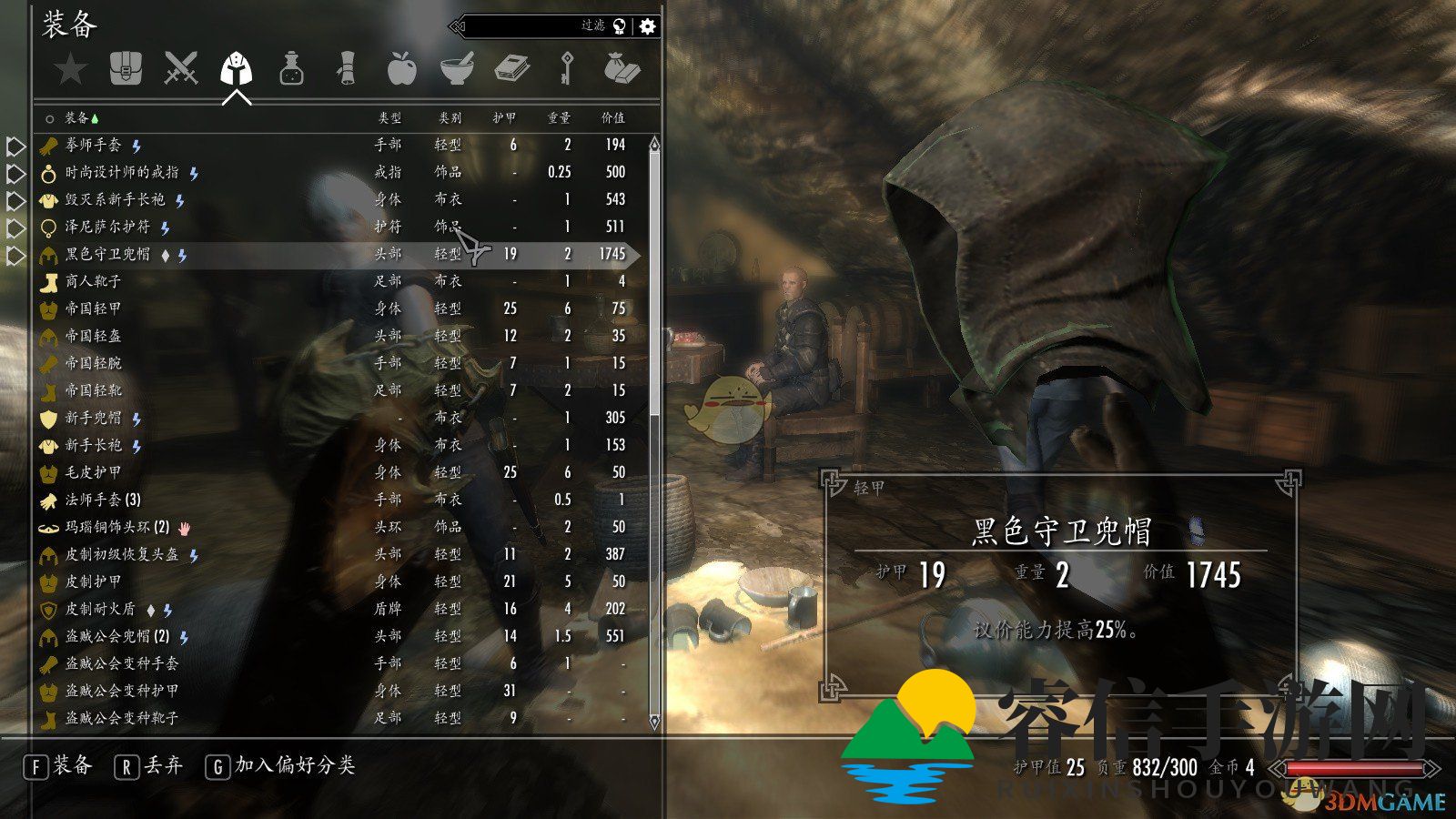
Task: Open the favorites star category
Action: 70,69
